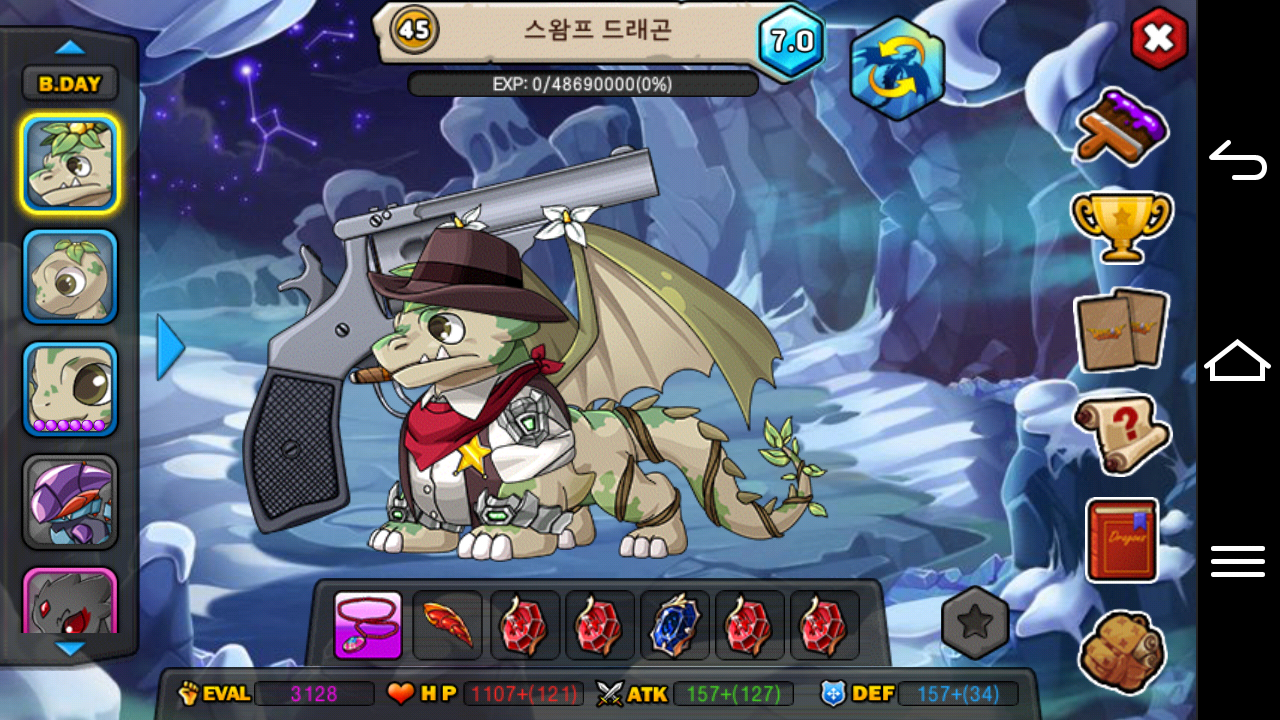1280x720 pixels.
Task: Toggle the grey star favorite button
Action: pyautogui.click(x=975, y=622)
